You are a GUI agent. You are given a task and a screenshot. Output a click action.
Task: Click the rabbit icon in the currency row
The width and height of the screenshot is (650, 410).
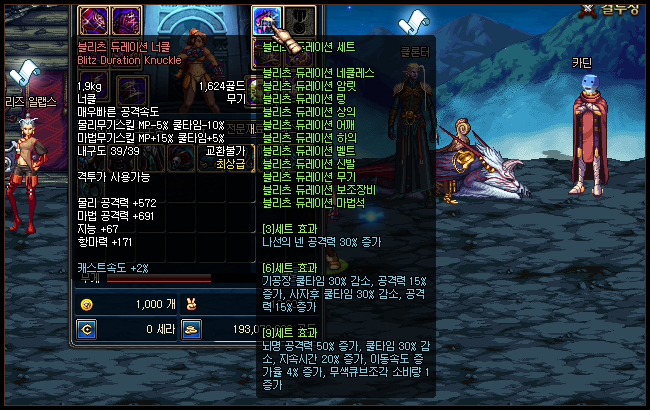(187, 304)
